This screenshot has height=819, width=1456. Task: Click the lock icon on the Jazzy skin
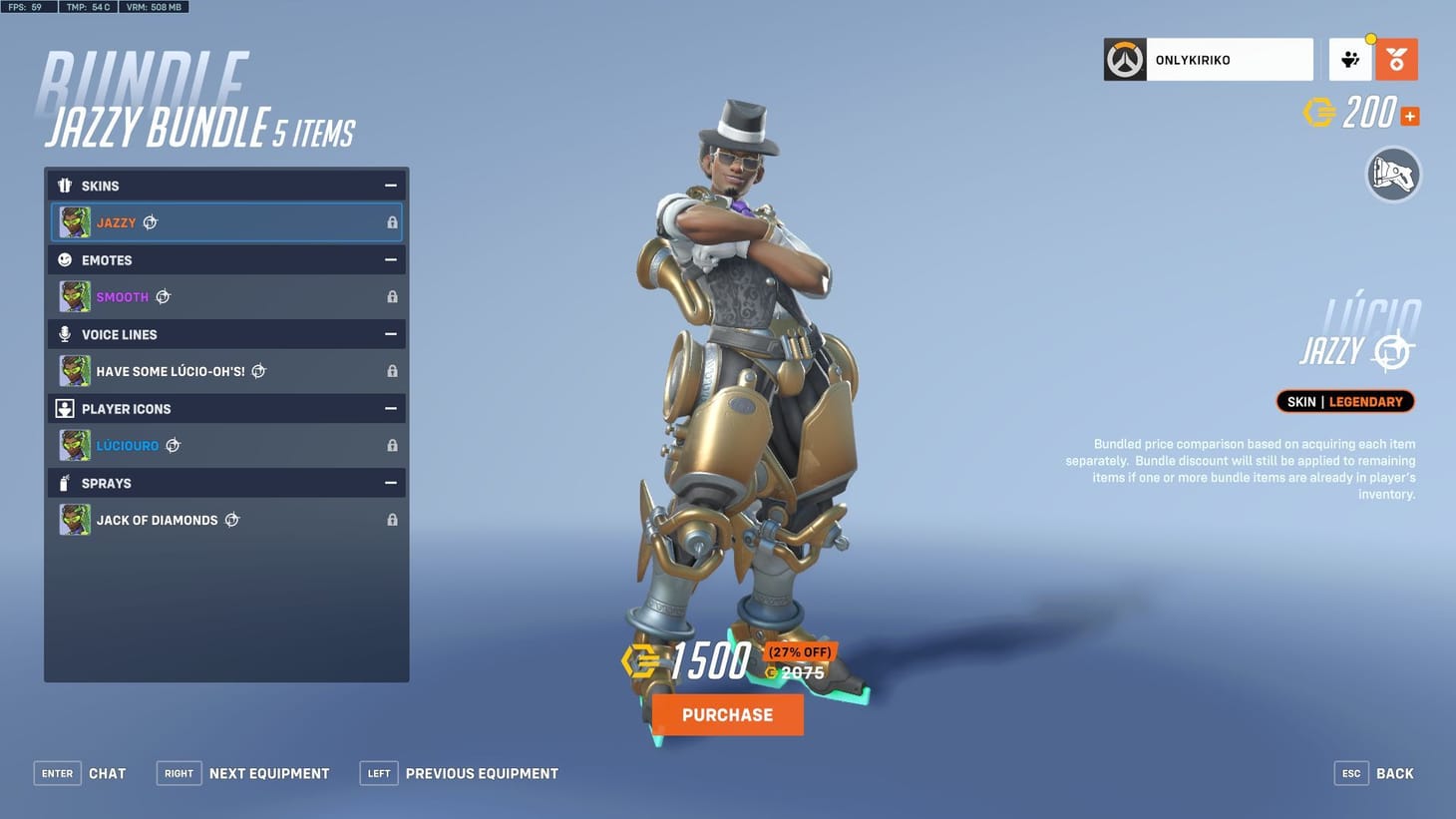(392, 221)
